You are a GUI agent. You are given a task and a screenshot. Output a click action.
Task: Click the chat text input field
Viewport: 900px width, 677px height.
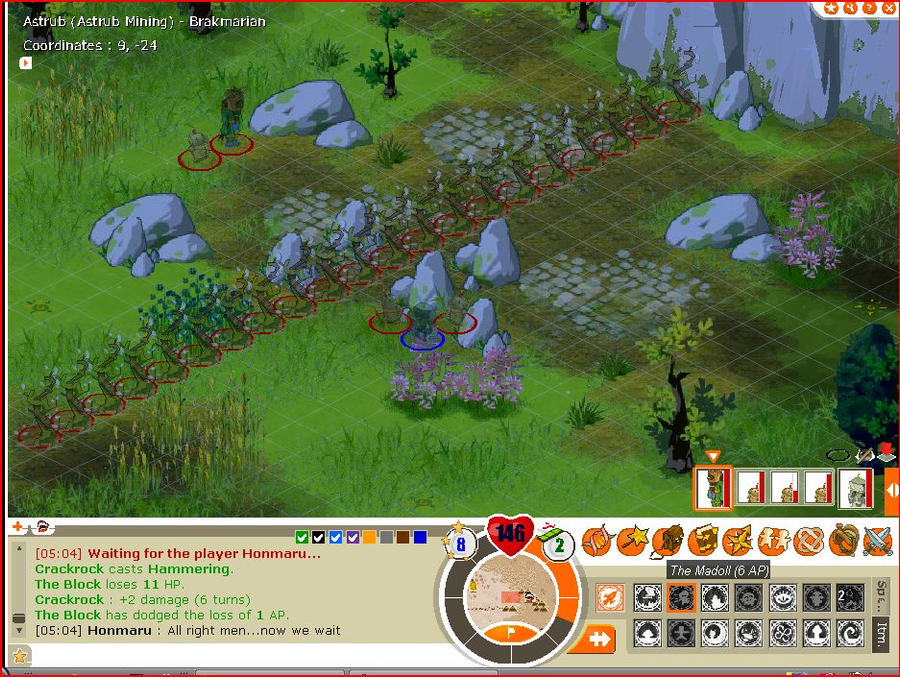point(220,656)
